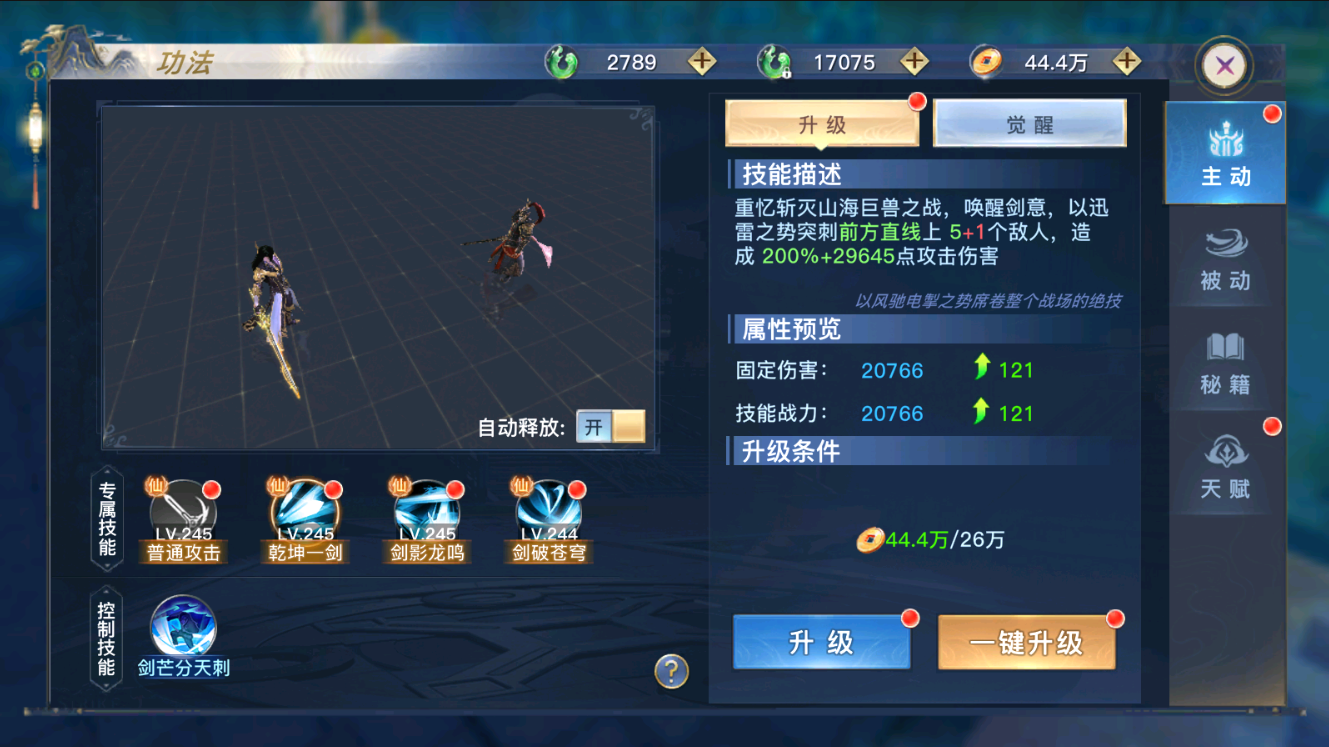Click the plus beside 17075 currency
Image resolution: width=1329 pixels, height=747 pixels.
pyautogui.click(x=913, y=61)
